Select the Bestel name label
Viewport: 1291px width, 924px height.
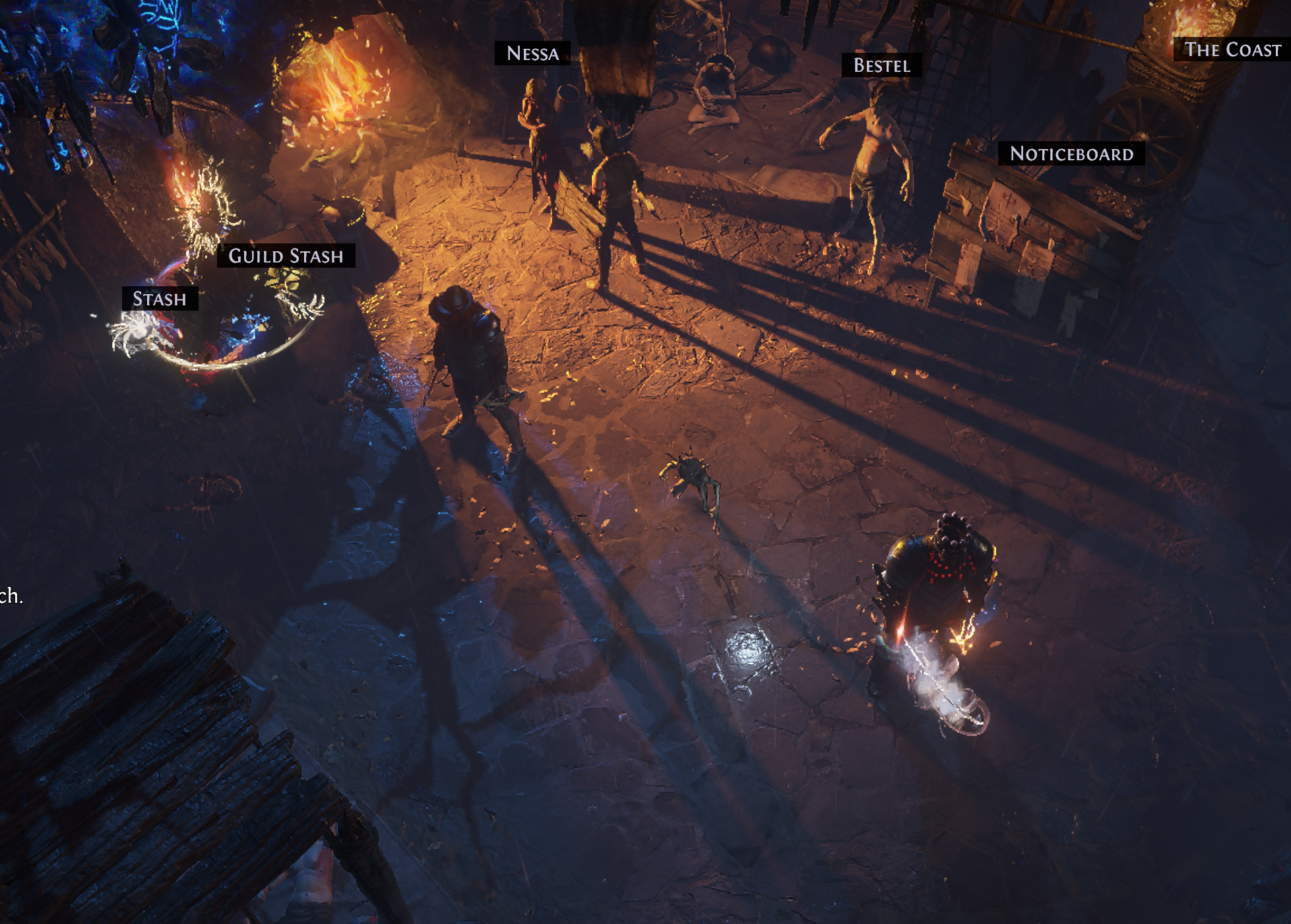point(881,65)
